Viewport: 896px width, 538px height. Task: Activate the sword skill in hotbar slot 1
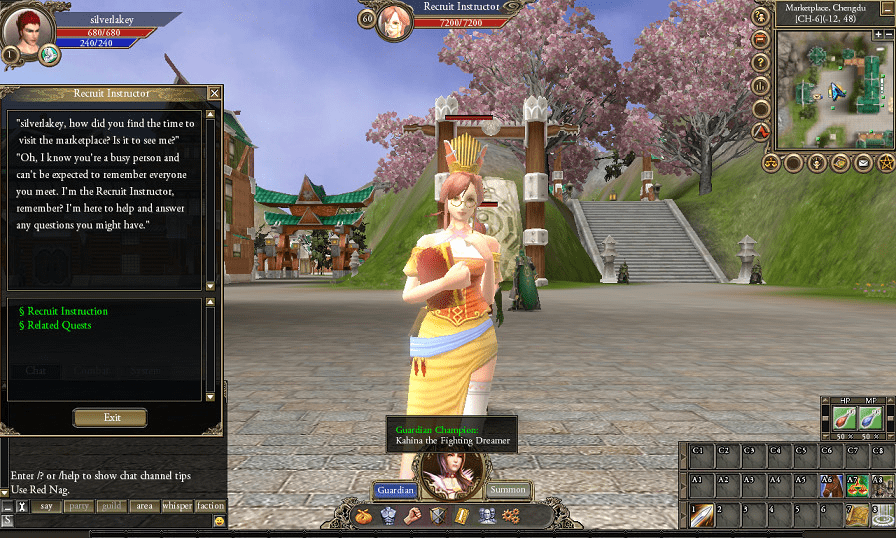point(704,515)
